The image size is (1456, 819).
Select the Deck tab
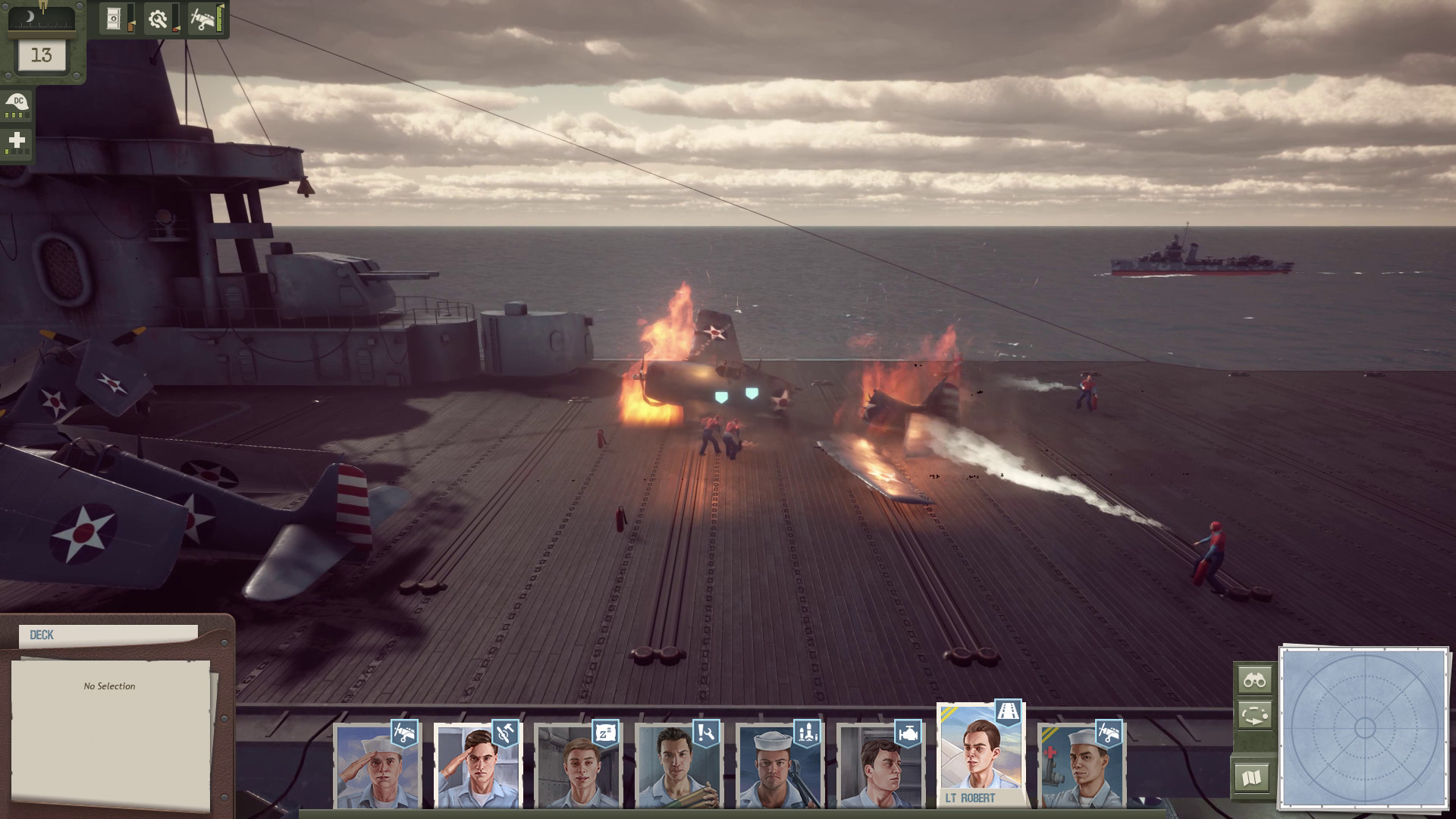(x=108, y=635)
